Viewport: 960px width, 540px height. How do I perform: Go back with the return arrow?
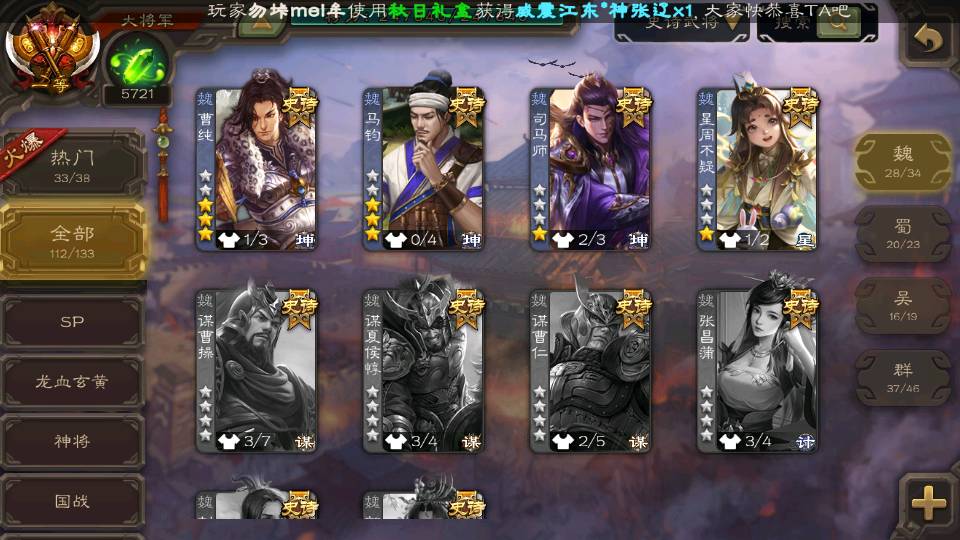pos(929,40)
